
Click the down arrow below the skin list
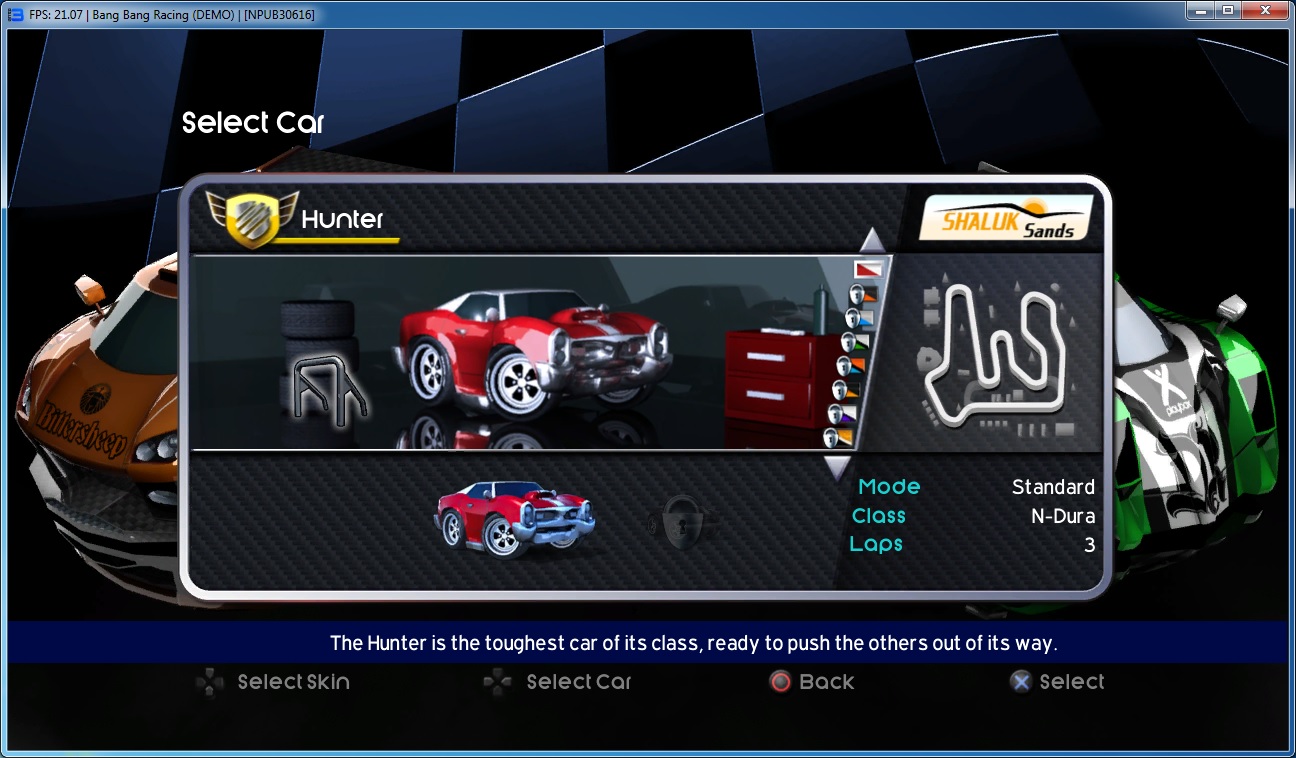click(837, 467)
